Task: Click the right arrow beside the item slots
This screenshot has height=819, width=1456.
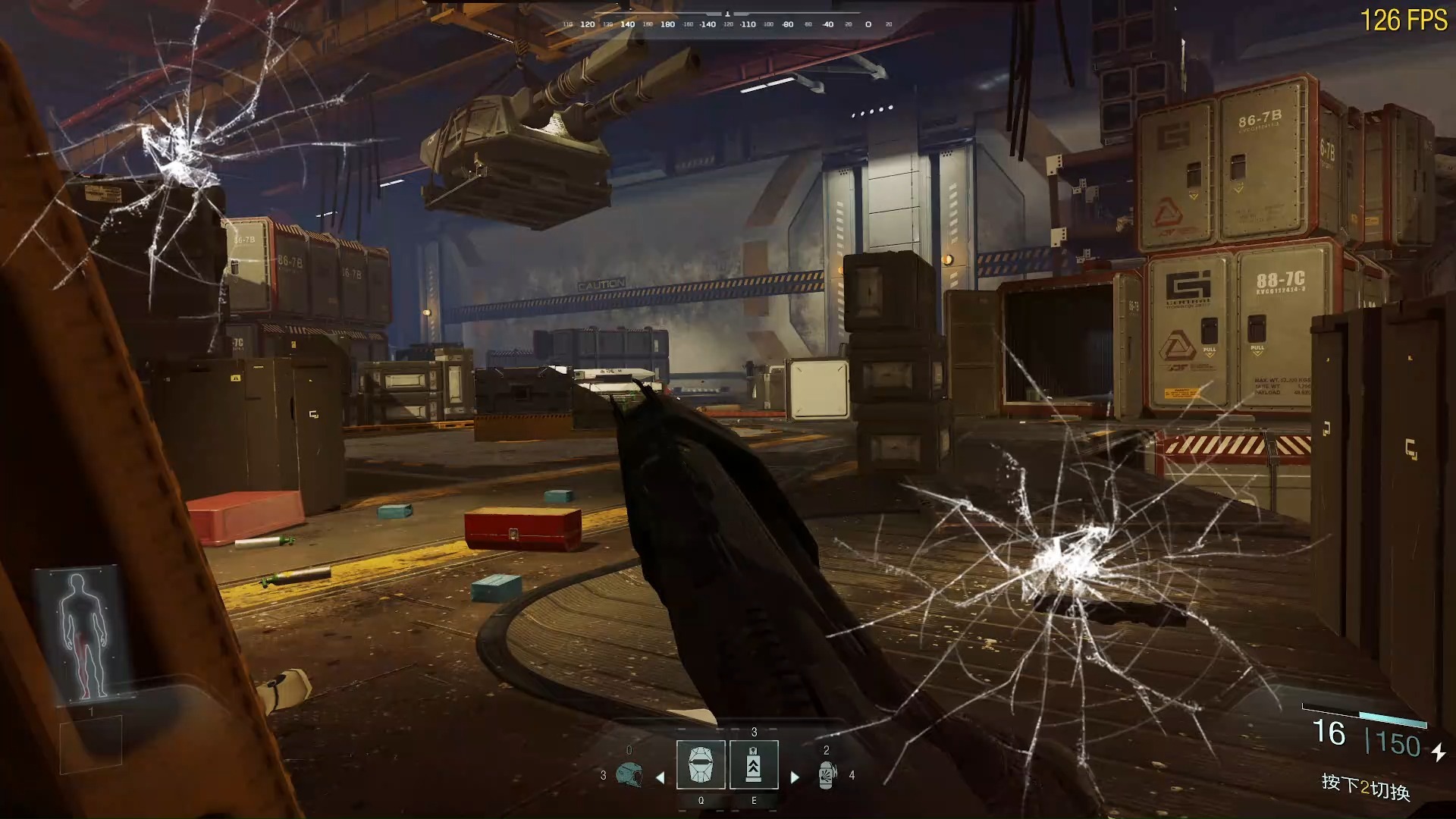Action: tap(795, 777)
